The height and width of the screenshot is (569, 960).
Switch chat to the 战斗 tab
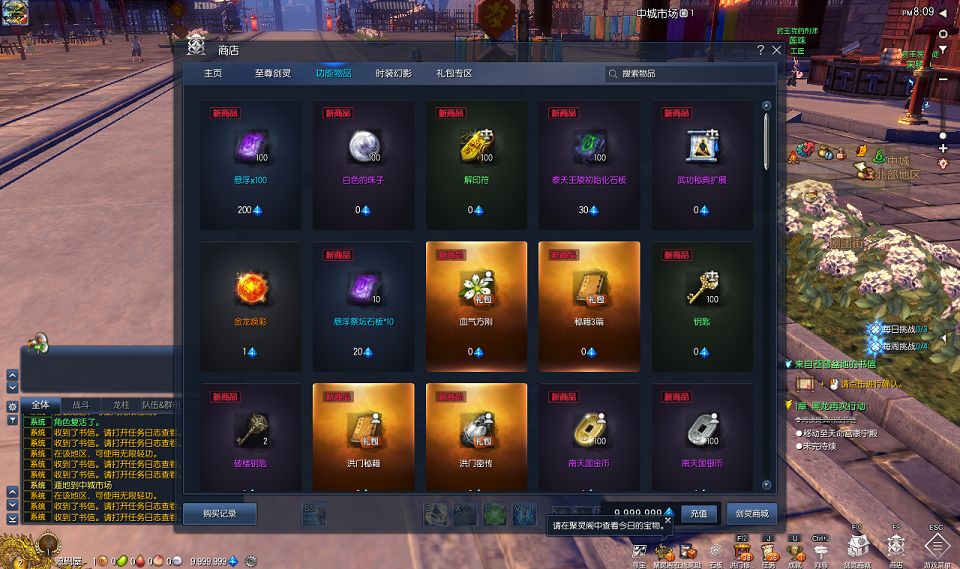click(x=80, y=405)
